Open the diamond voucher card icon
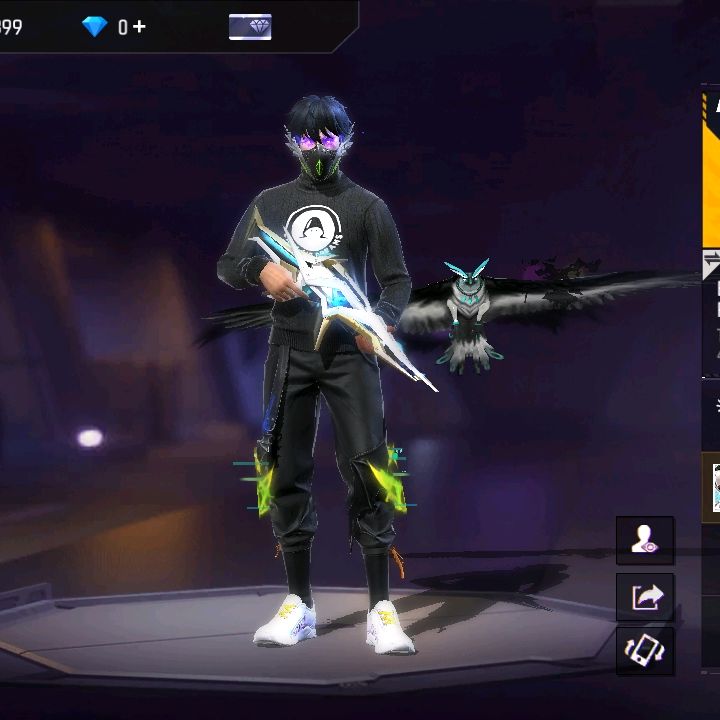720x720 pixels. (x=249, y=27)
